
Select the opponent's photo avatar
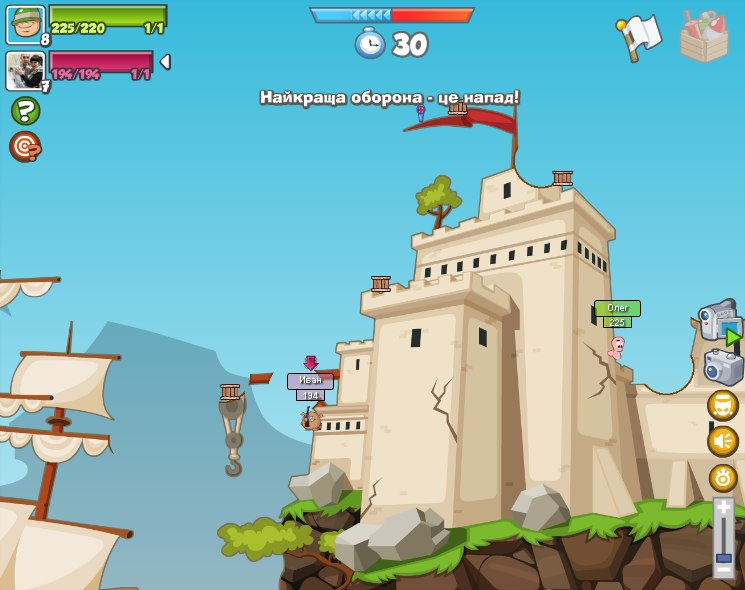[25, 70]
